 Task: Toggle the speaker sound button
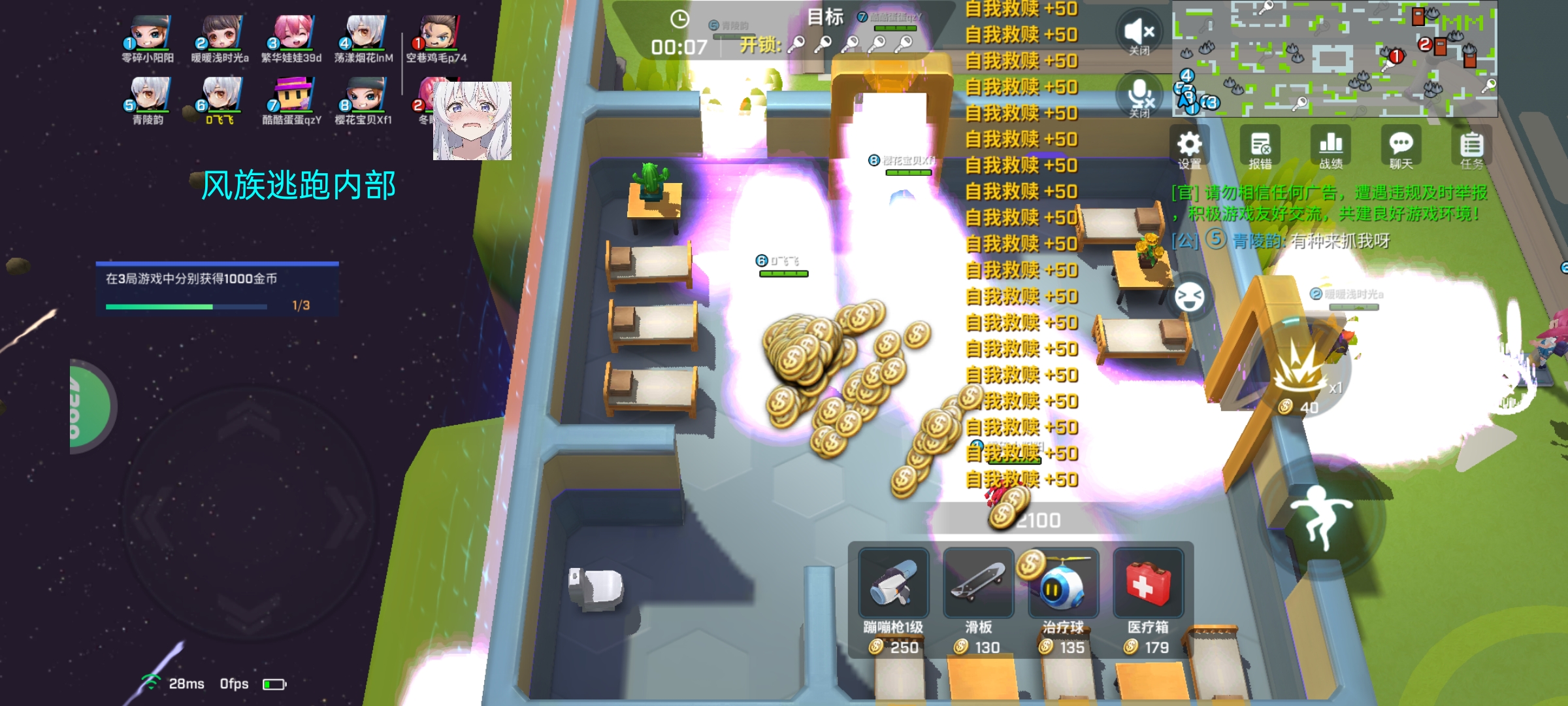pyautogui.click(x=1139, y=33)
